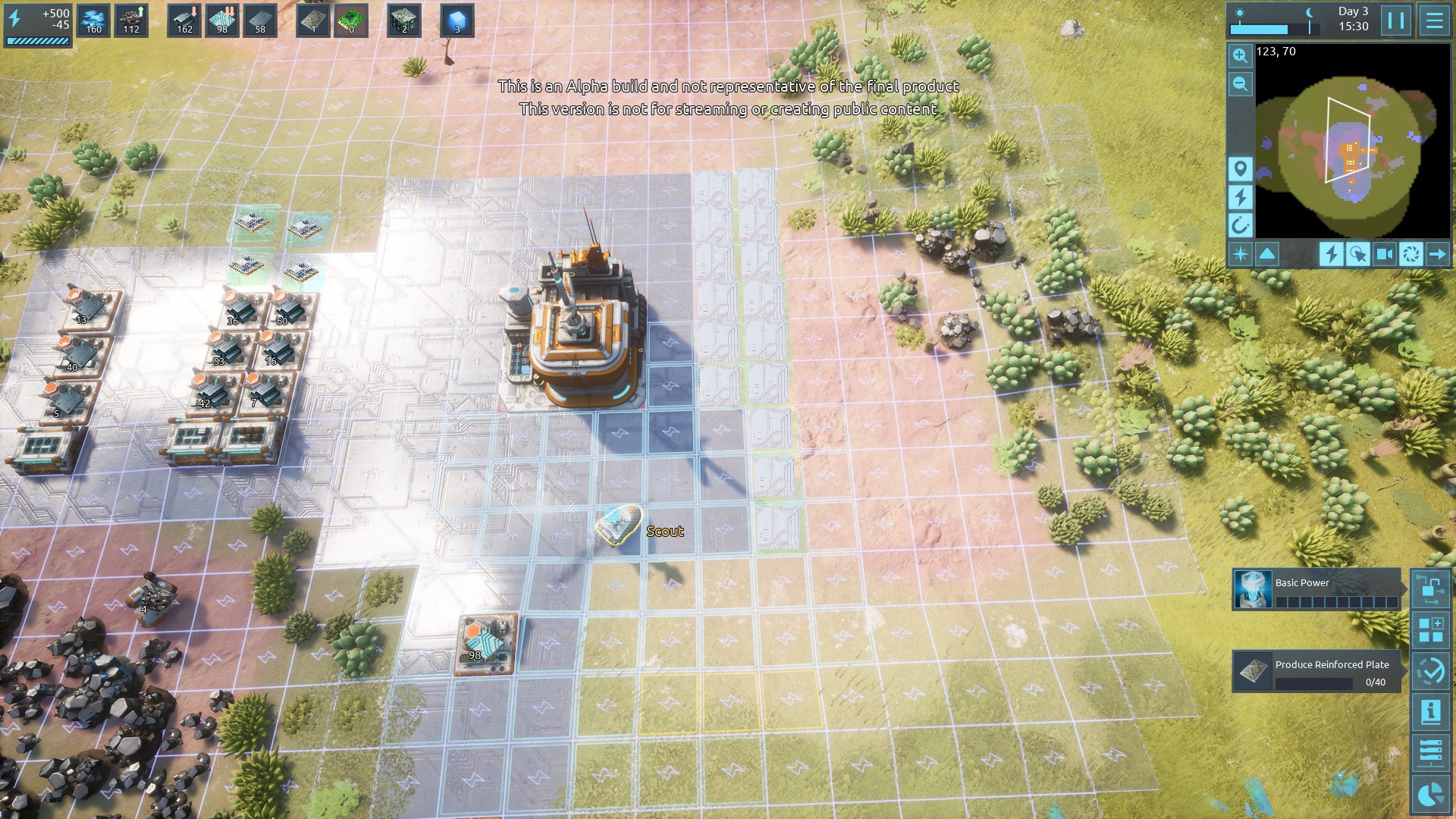The image size is (1456, 819).
Task: Select the Produce Reinforced Plate objective
Action: click(1316, 671)
